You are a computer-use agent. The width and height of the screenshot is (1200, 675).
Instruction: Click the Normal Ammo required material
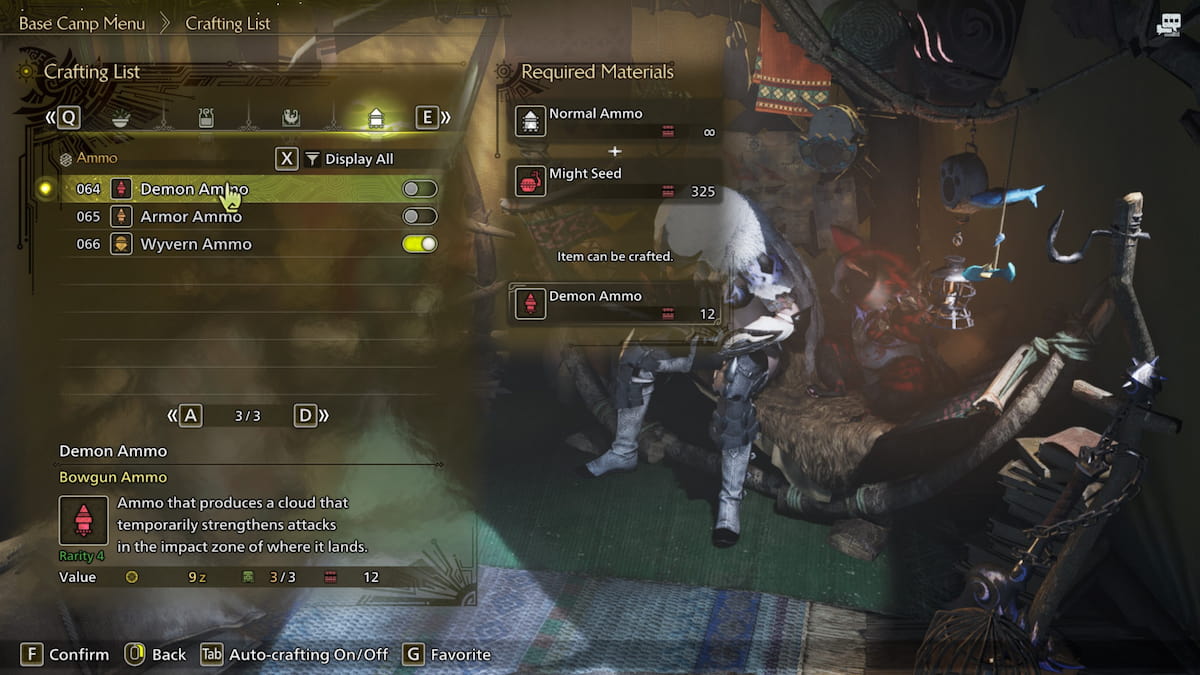[615, 122]
